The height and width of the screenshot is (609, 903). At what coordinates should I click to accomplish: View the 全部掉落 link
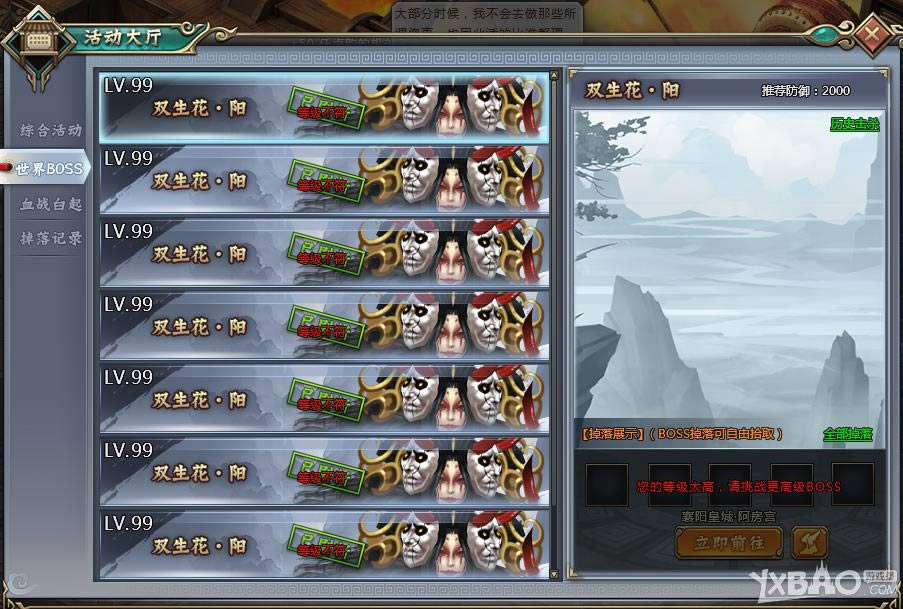point(847,434)
